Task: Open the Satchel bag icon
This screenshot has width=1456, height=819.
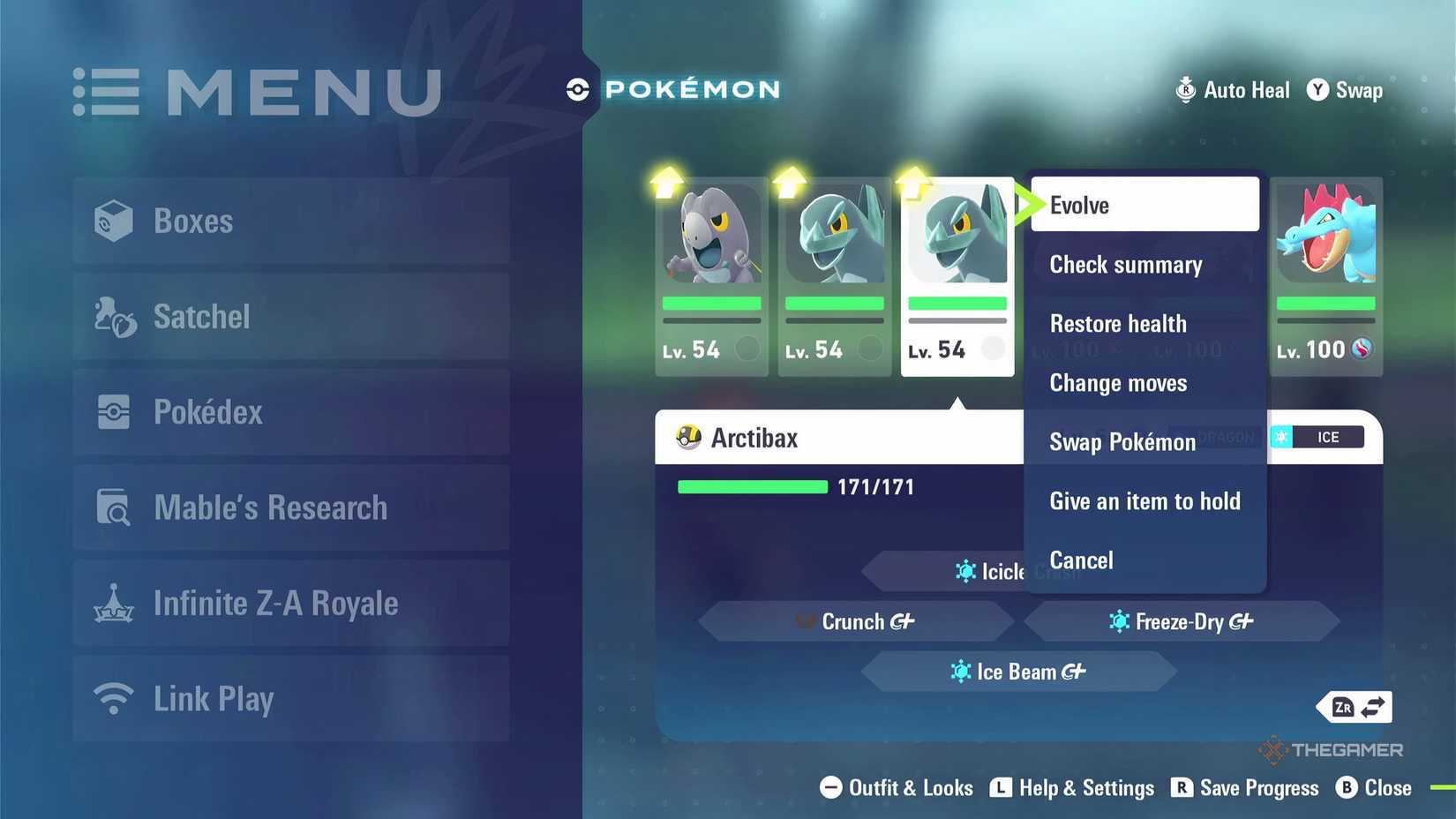Action: (x=115, y=316)
